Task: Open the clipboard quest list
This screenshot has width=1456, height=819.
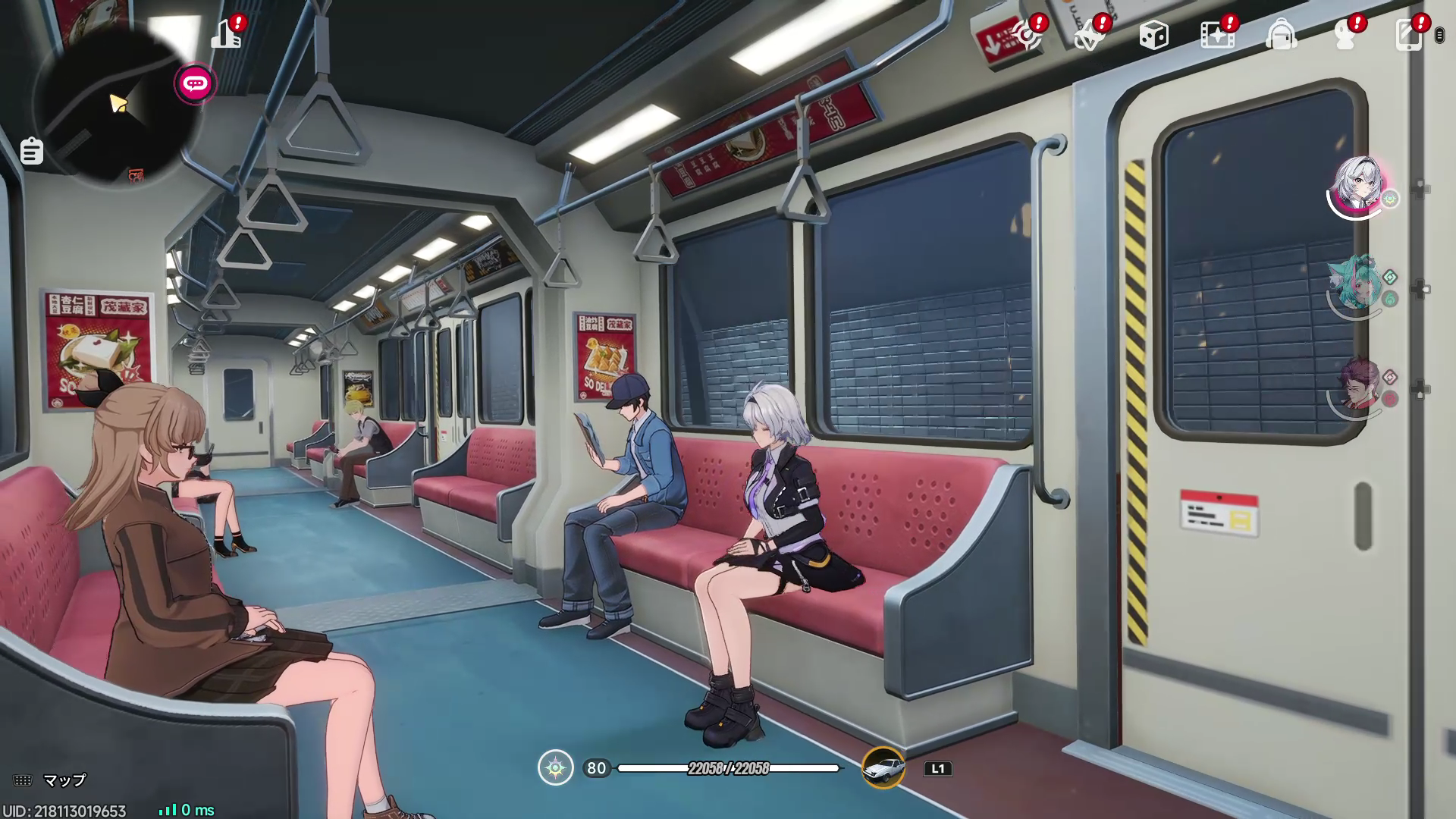Action: pyautogui.click(x=31, y=151)
